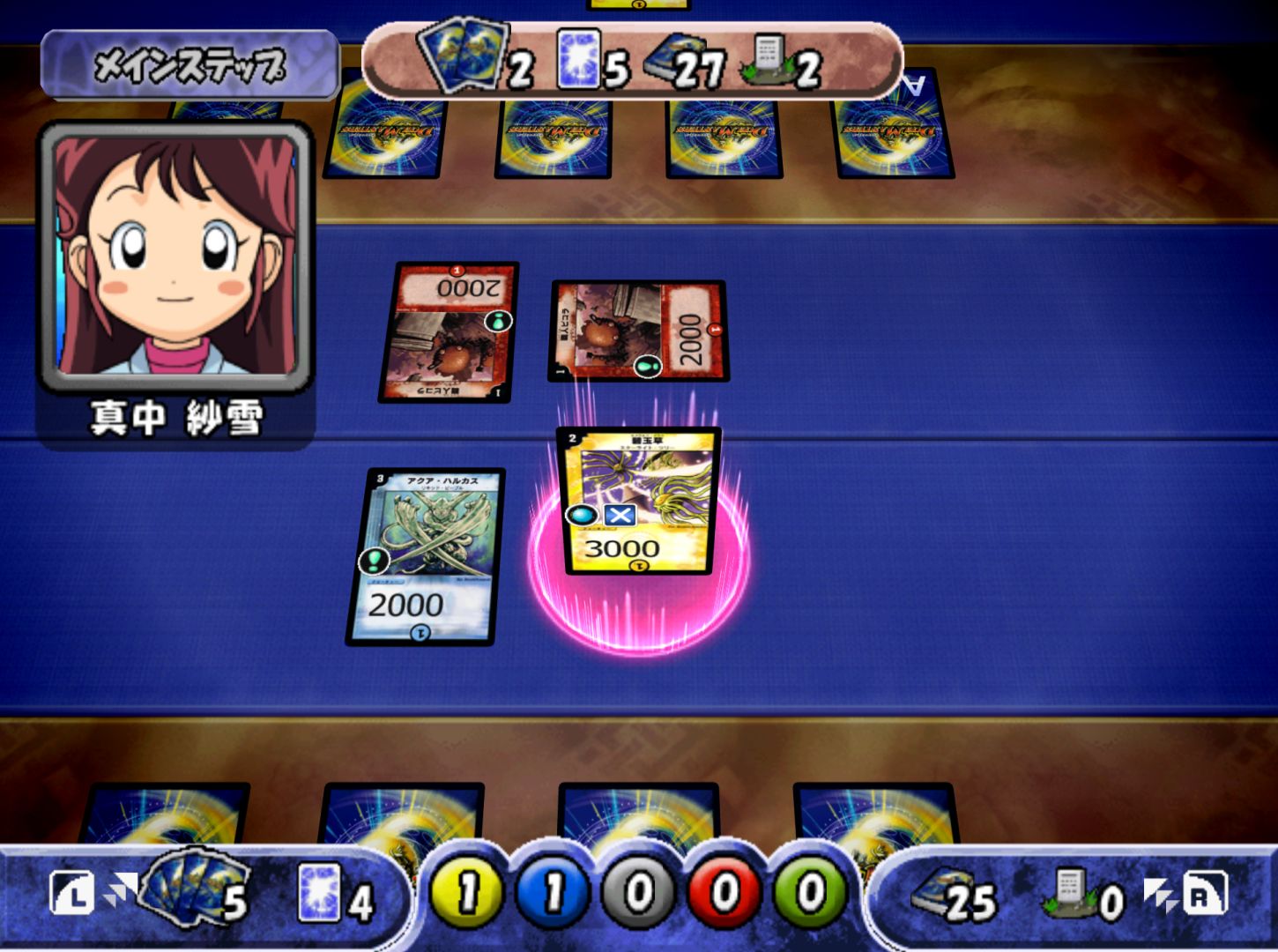
Task: Target the opponent's tapped sideways red creature
Action: (638, 331)
